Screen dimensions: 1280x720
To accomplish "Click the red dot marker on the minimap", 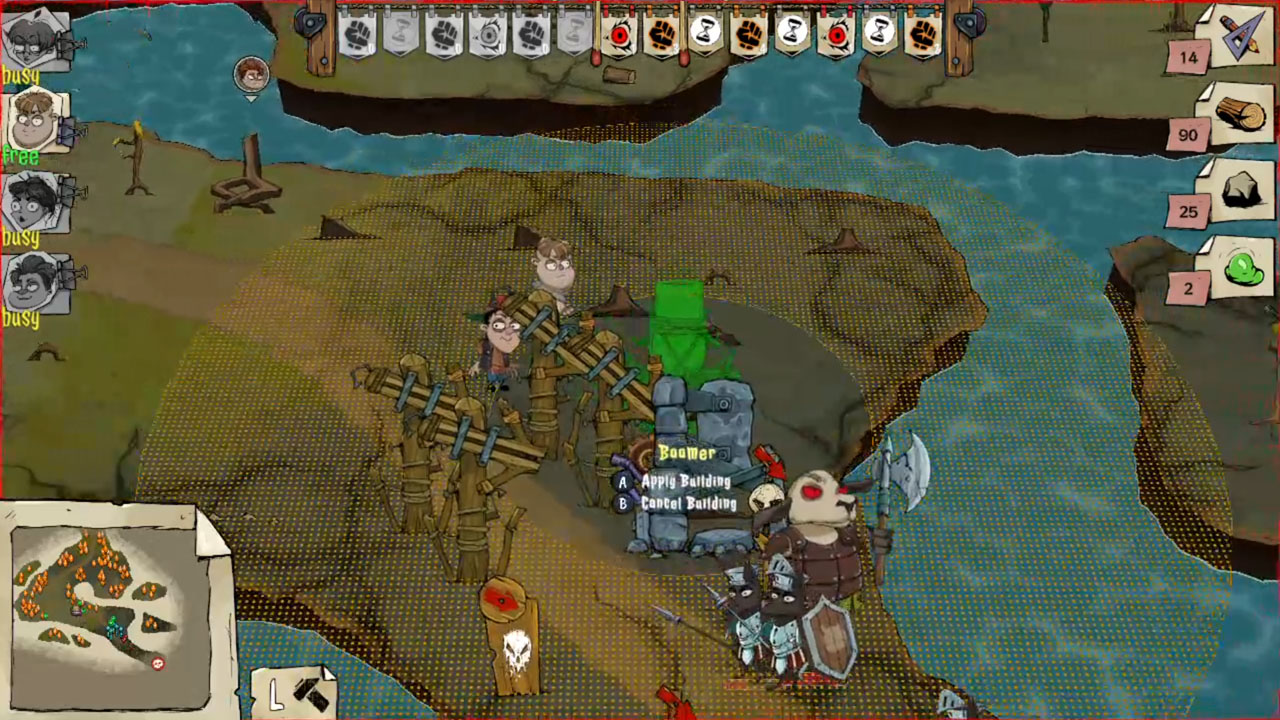I will coord(157,663).
